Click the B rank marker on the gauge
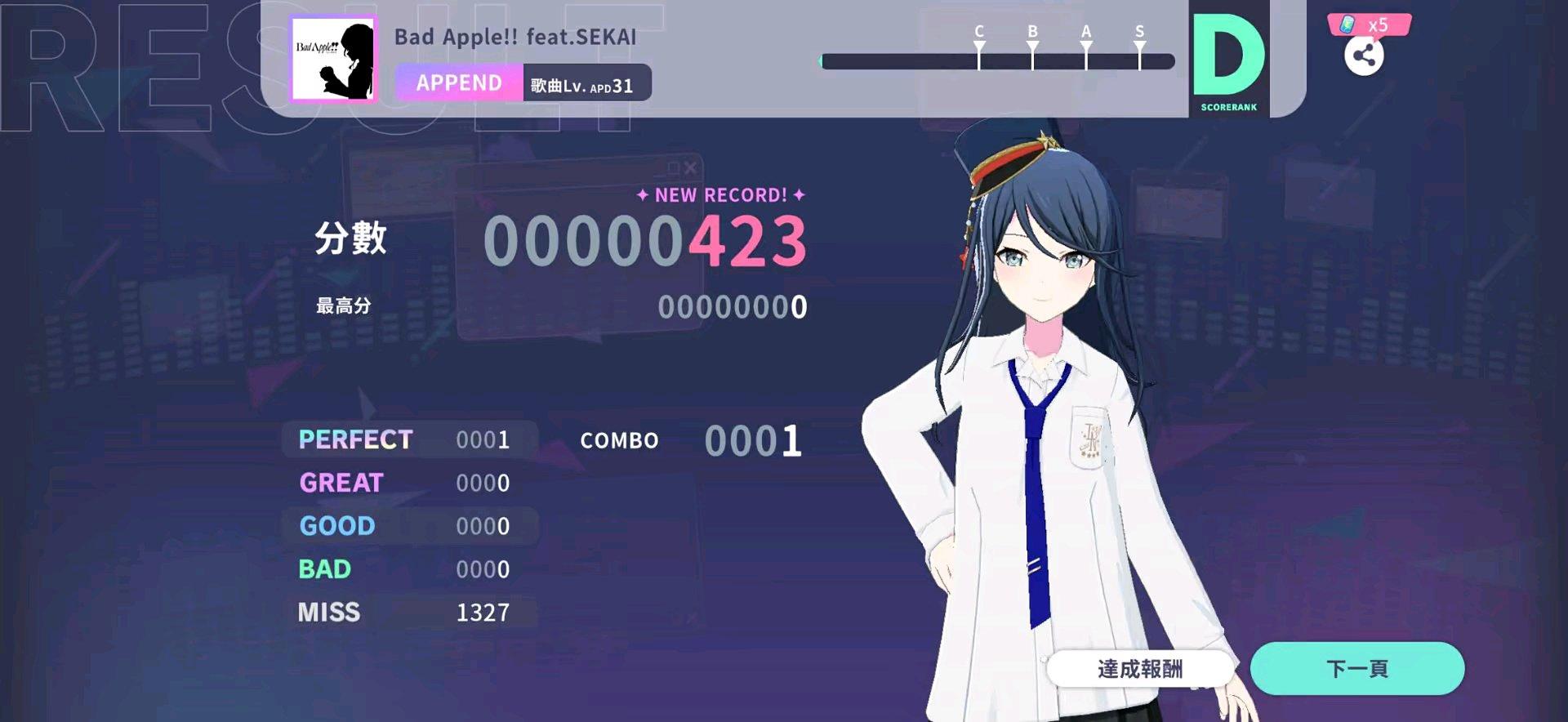The image size is (1568, 722). pos(1032,45)
